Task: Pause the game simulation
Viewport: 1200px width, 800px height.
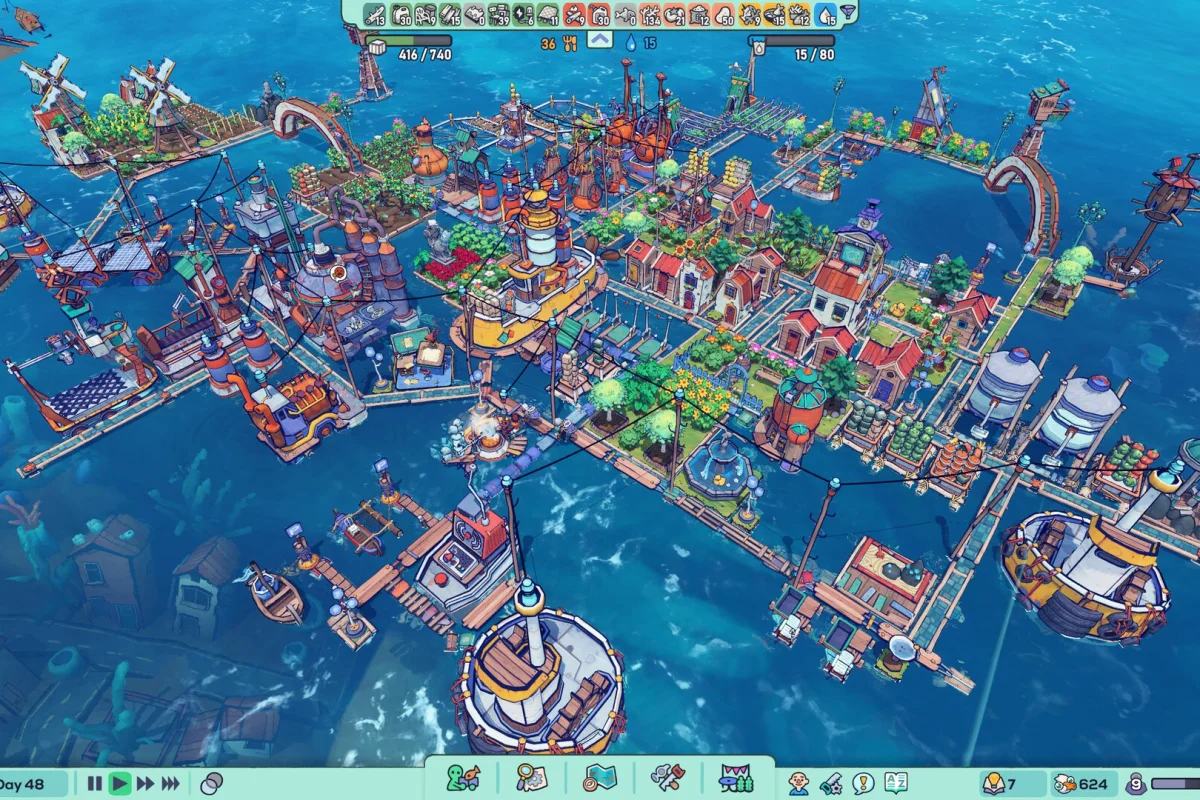Action: [95, 784]
